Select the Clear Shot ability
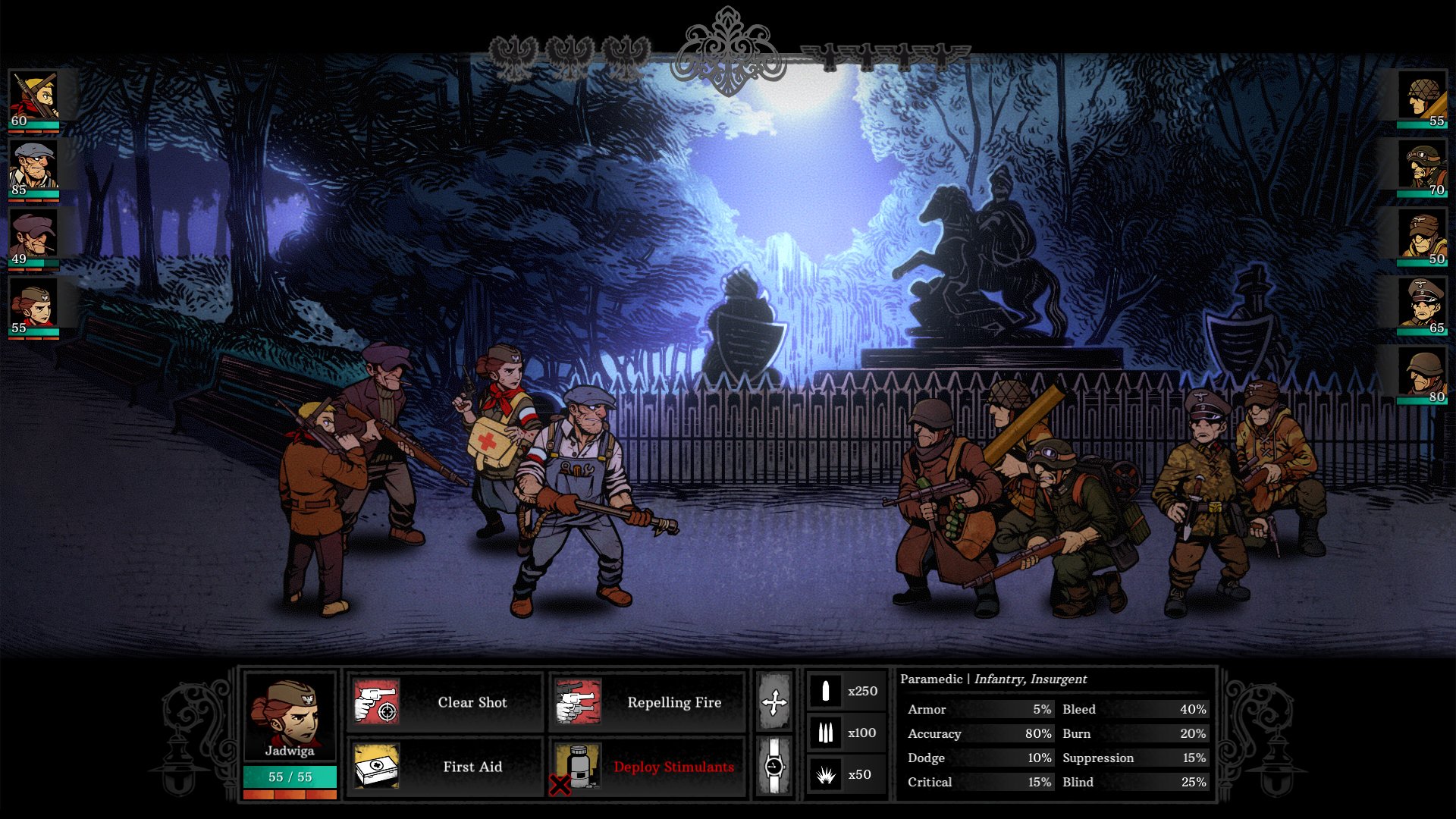The width and height of the screenshot is (1456, 819). coord(444,702)
